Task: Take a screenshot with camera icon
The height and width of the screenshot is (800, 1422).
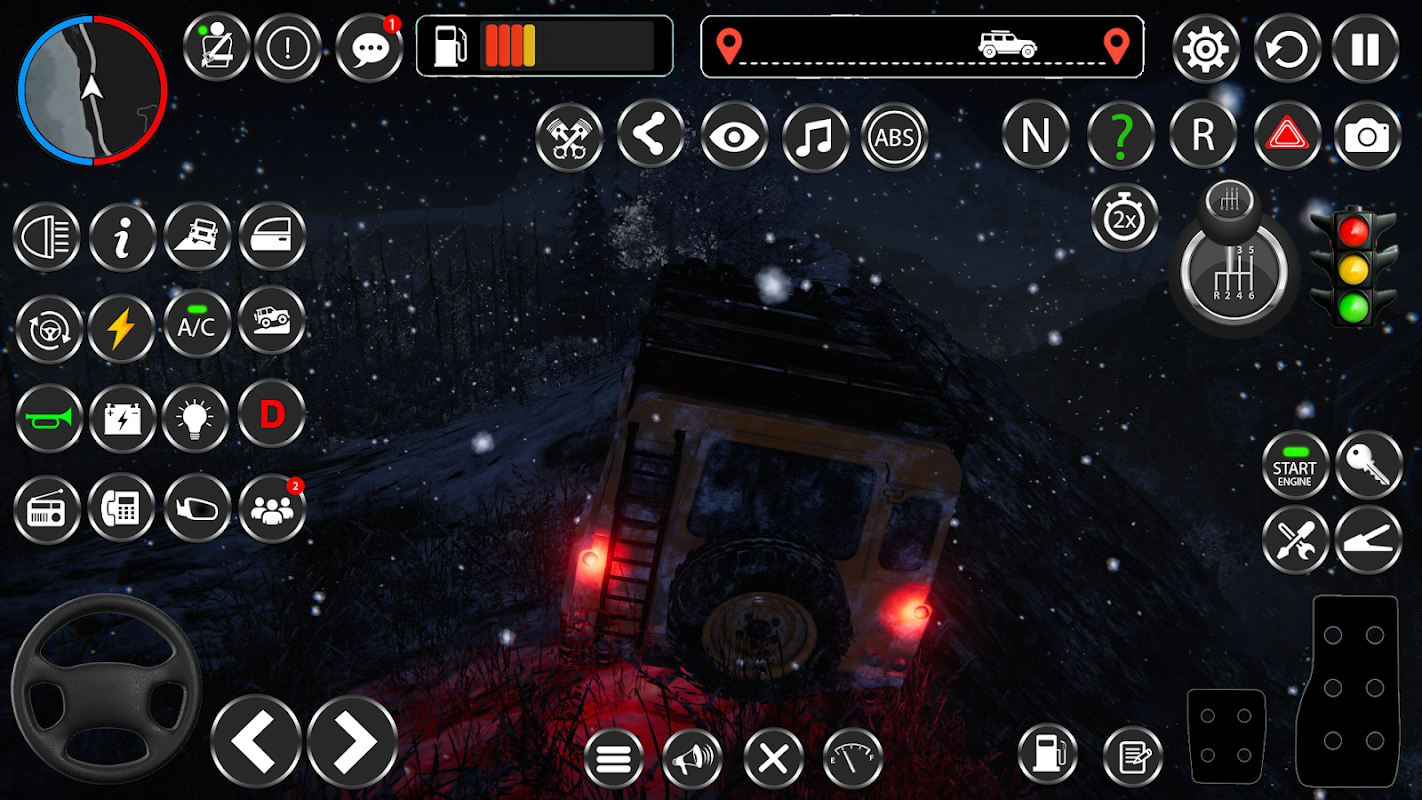Action: (x=1367, y=135)
